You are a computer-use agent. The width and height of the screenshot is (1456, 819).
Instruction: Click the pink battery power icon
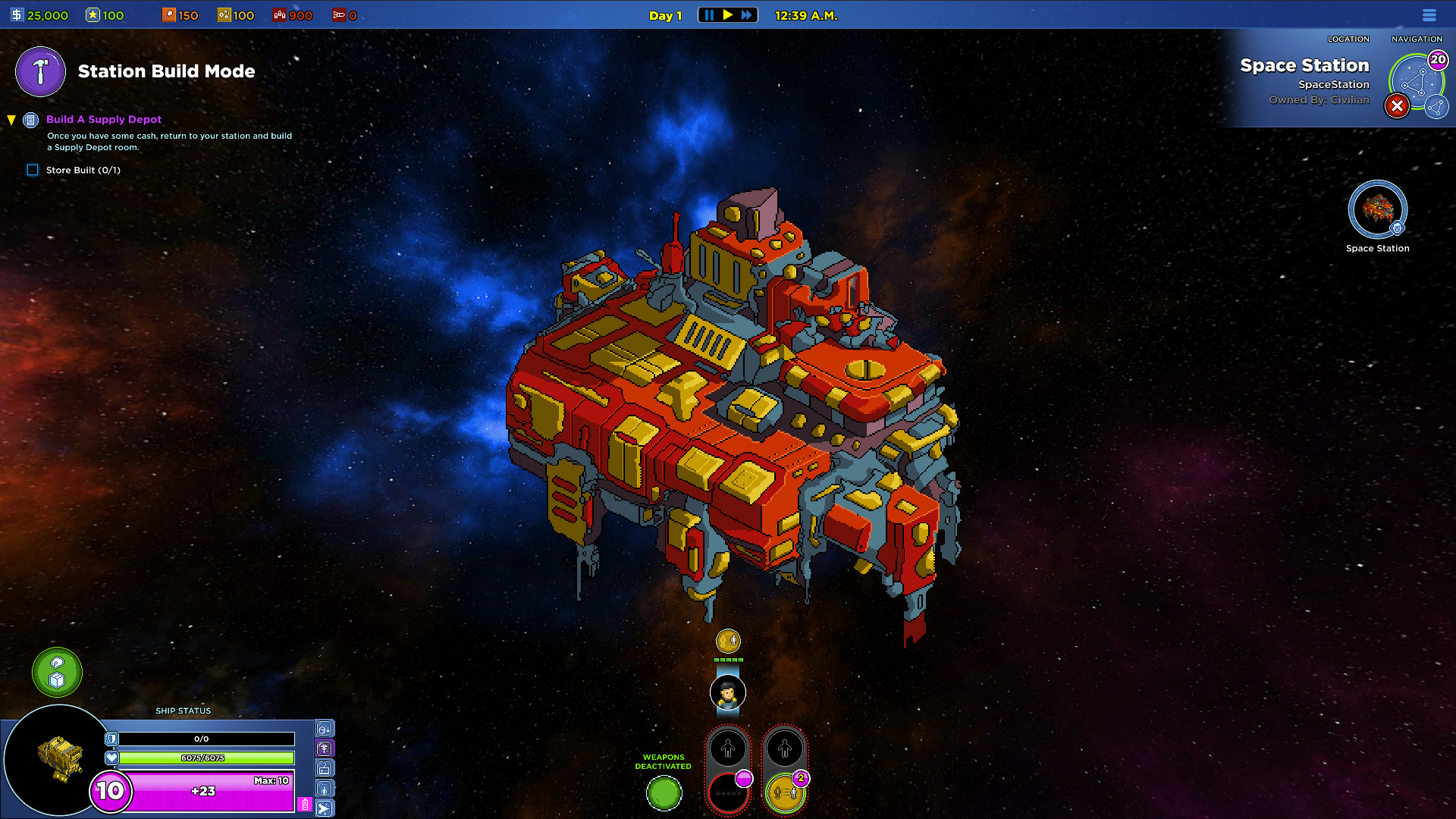pyautogui.click(x=305, y=804)
